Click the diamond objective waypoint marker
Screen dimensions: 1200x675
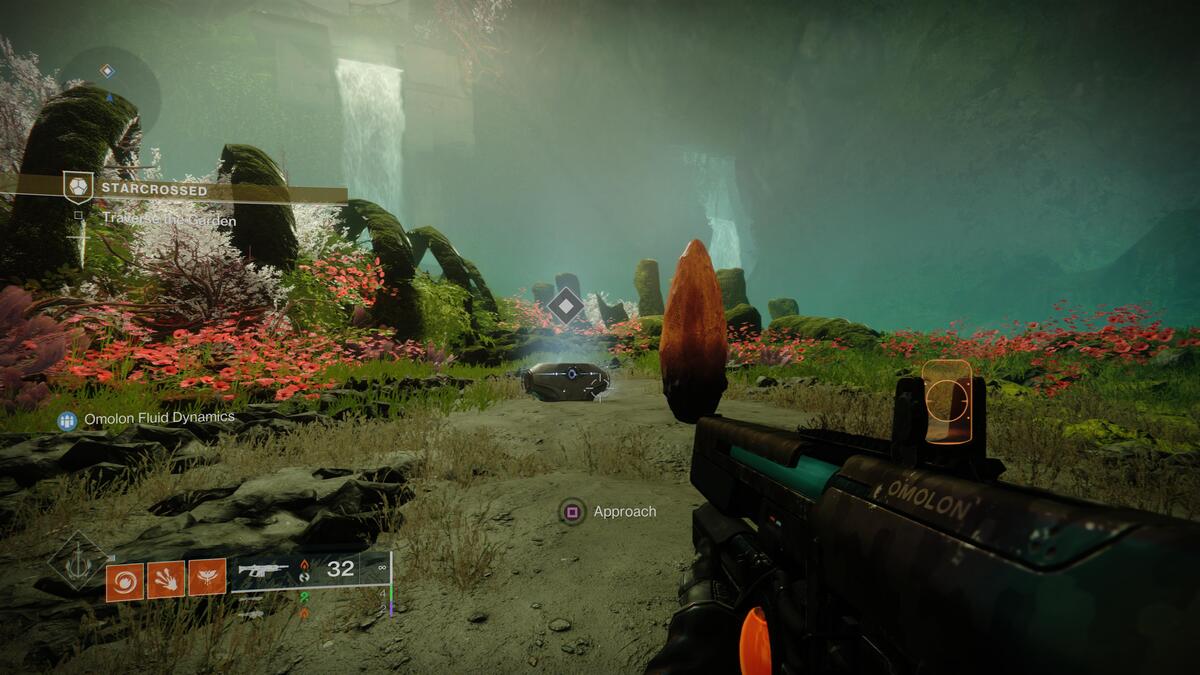coord(566,305)
